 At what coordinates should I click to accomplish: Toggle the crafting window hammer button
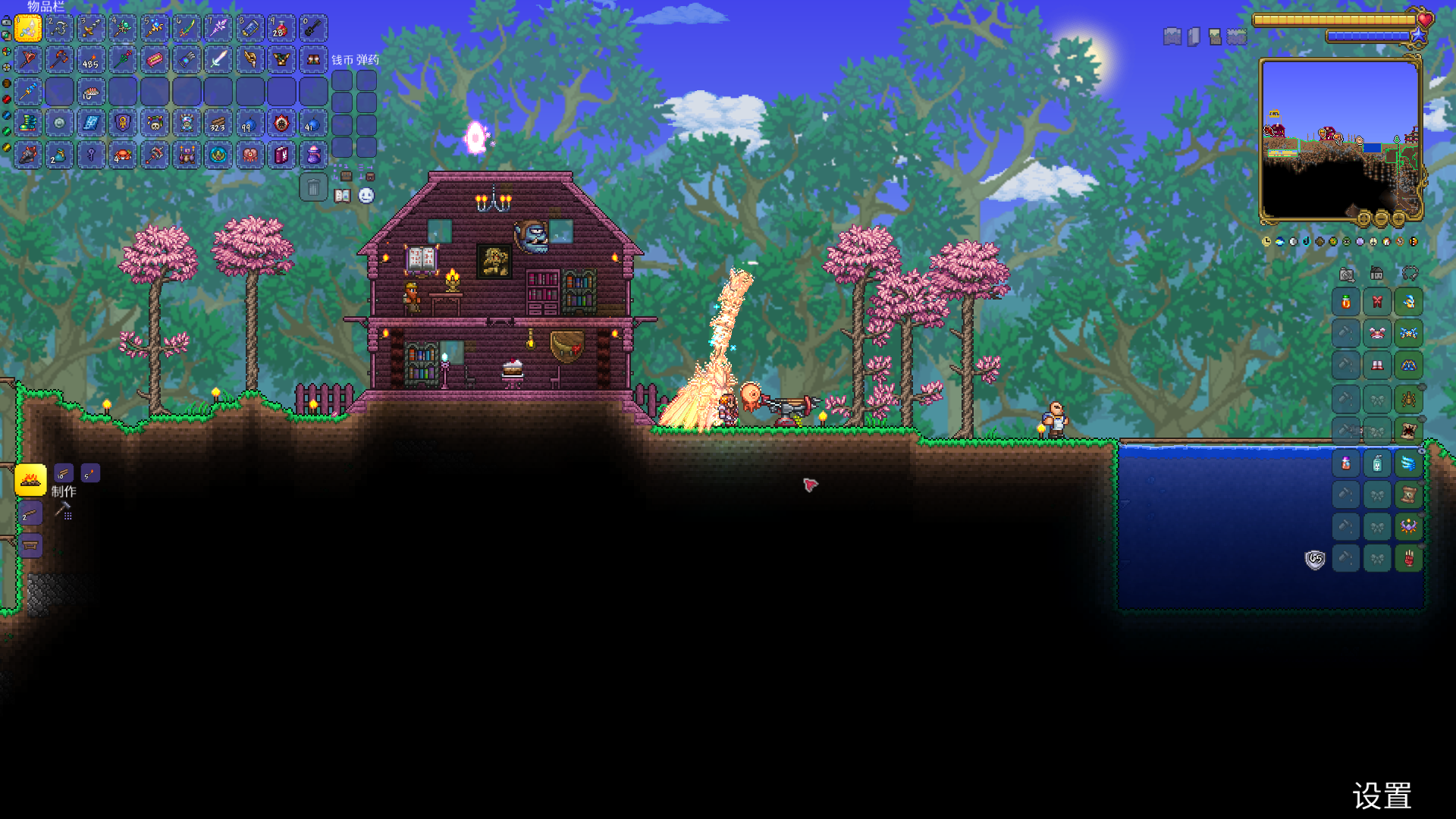[64, 511]
